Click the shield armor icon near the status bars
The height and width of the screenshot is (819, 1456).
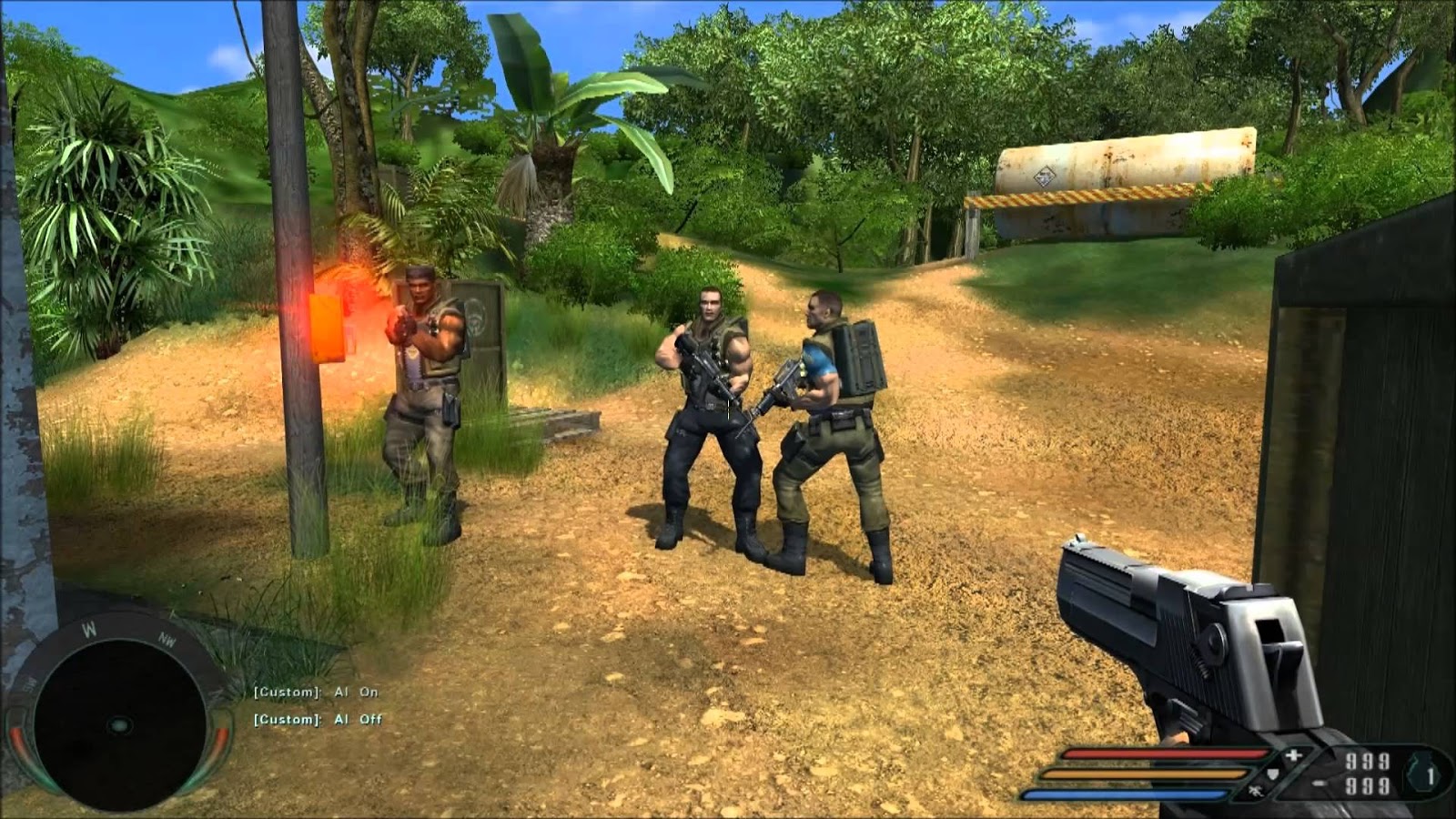pos(1272,775)
